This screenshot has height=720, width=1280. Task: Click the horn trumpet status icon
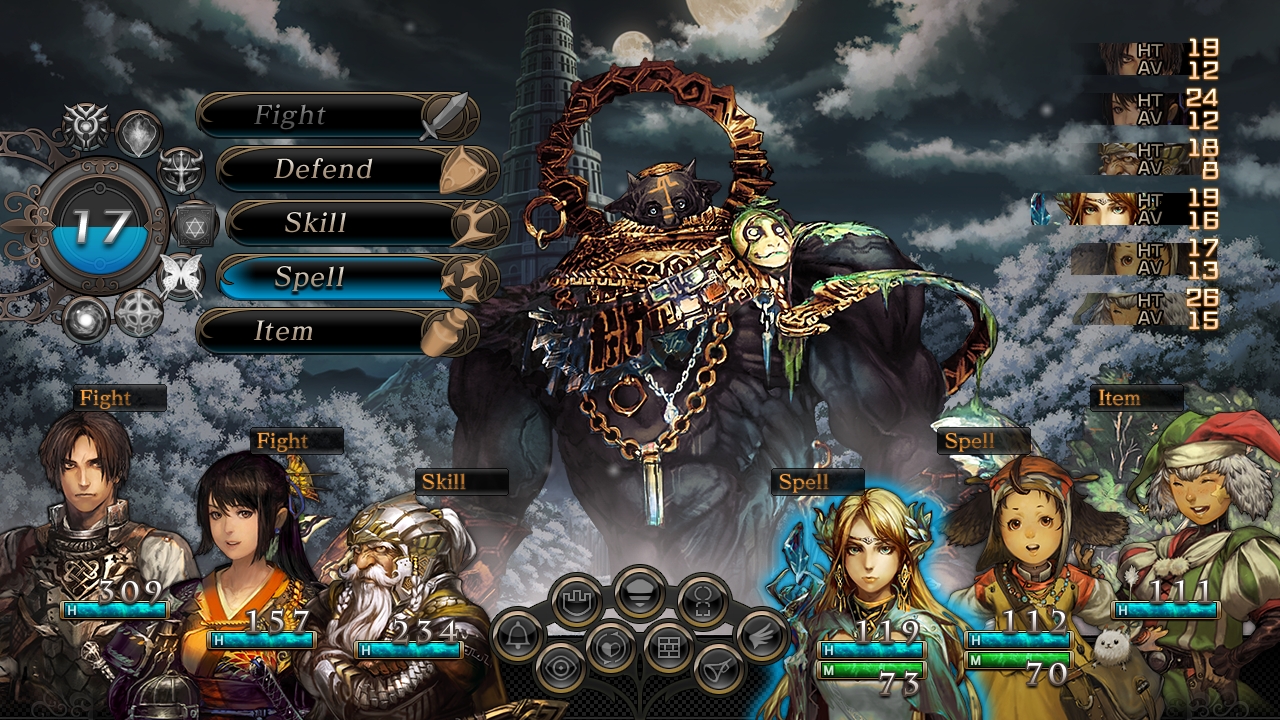pos(719,668)
